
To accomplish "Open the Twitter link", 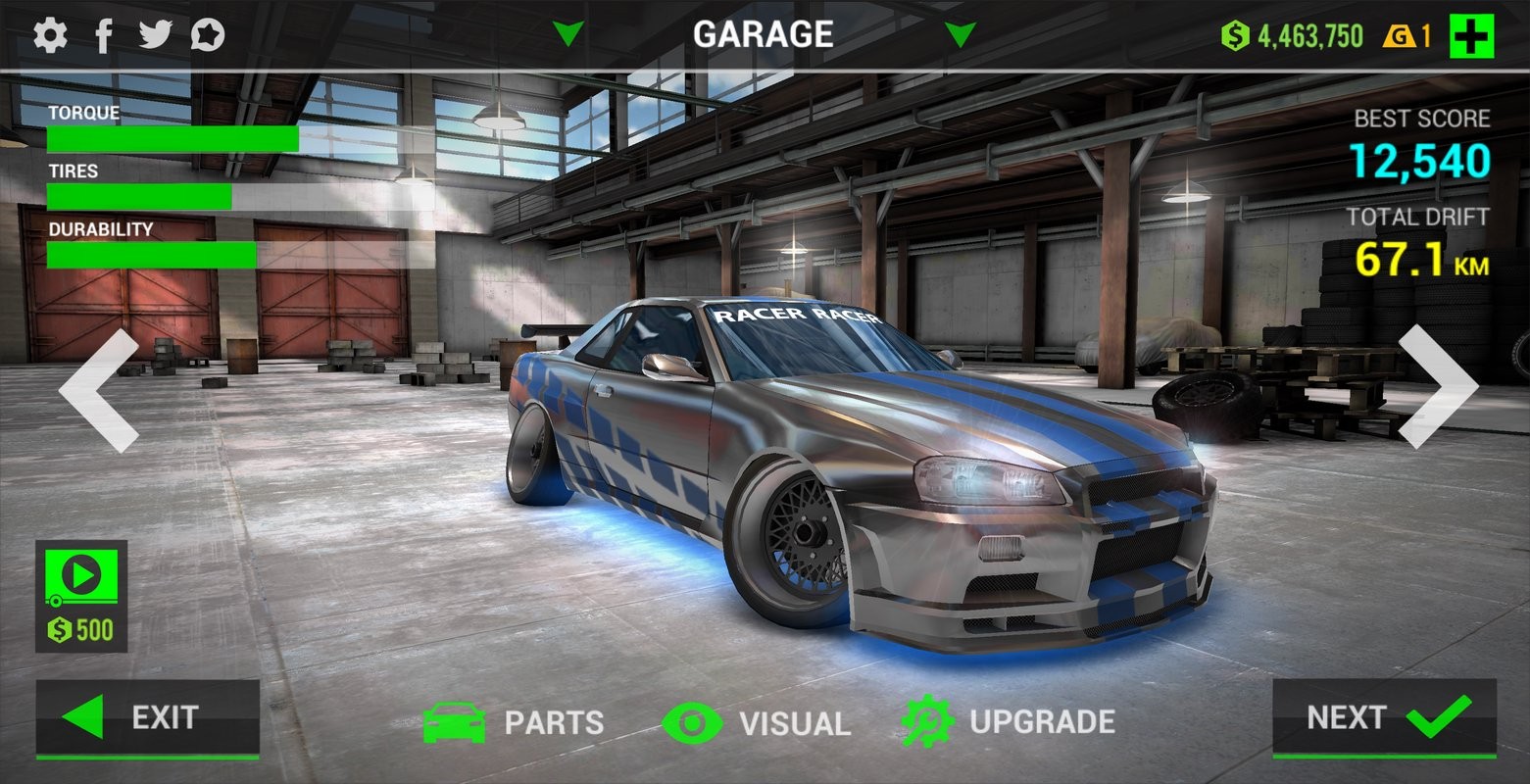I will click(x=155, y=35).
